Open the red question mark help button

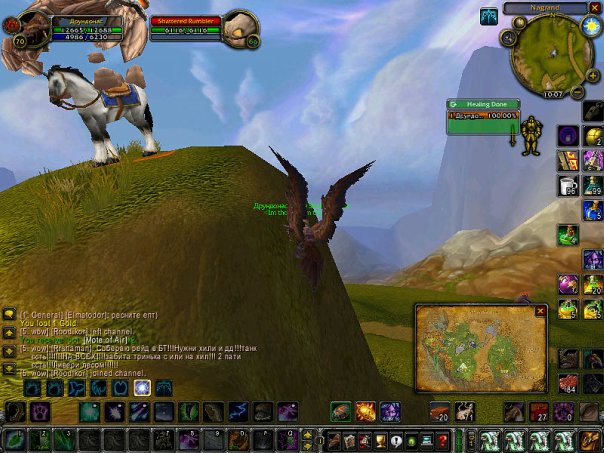point(442,440)
